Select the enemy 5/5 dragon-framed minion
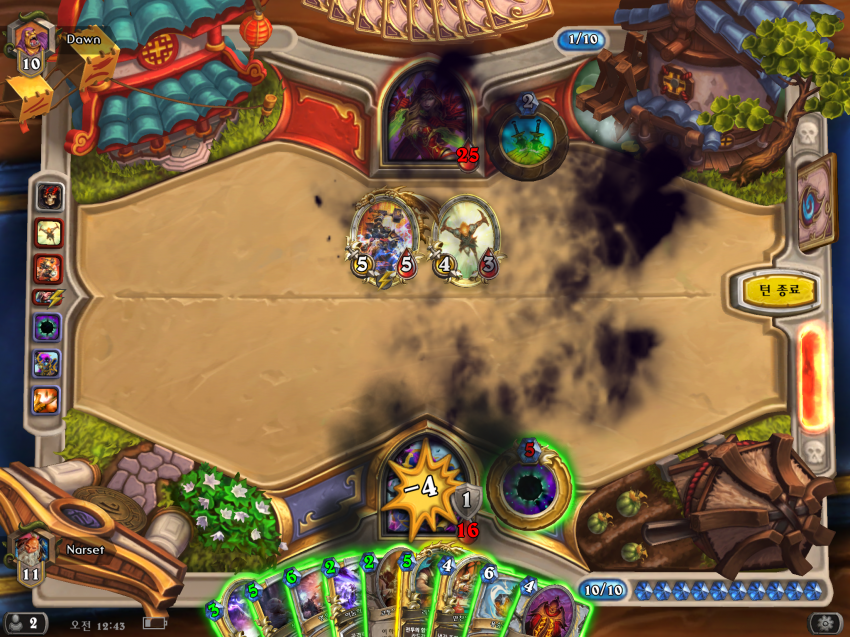 [x=381, y=240]
